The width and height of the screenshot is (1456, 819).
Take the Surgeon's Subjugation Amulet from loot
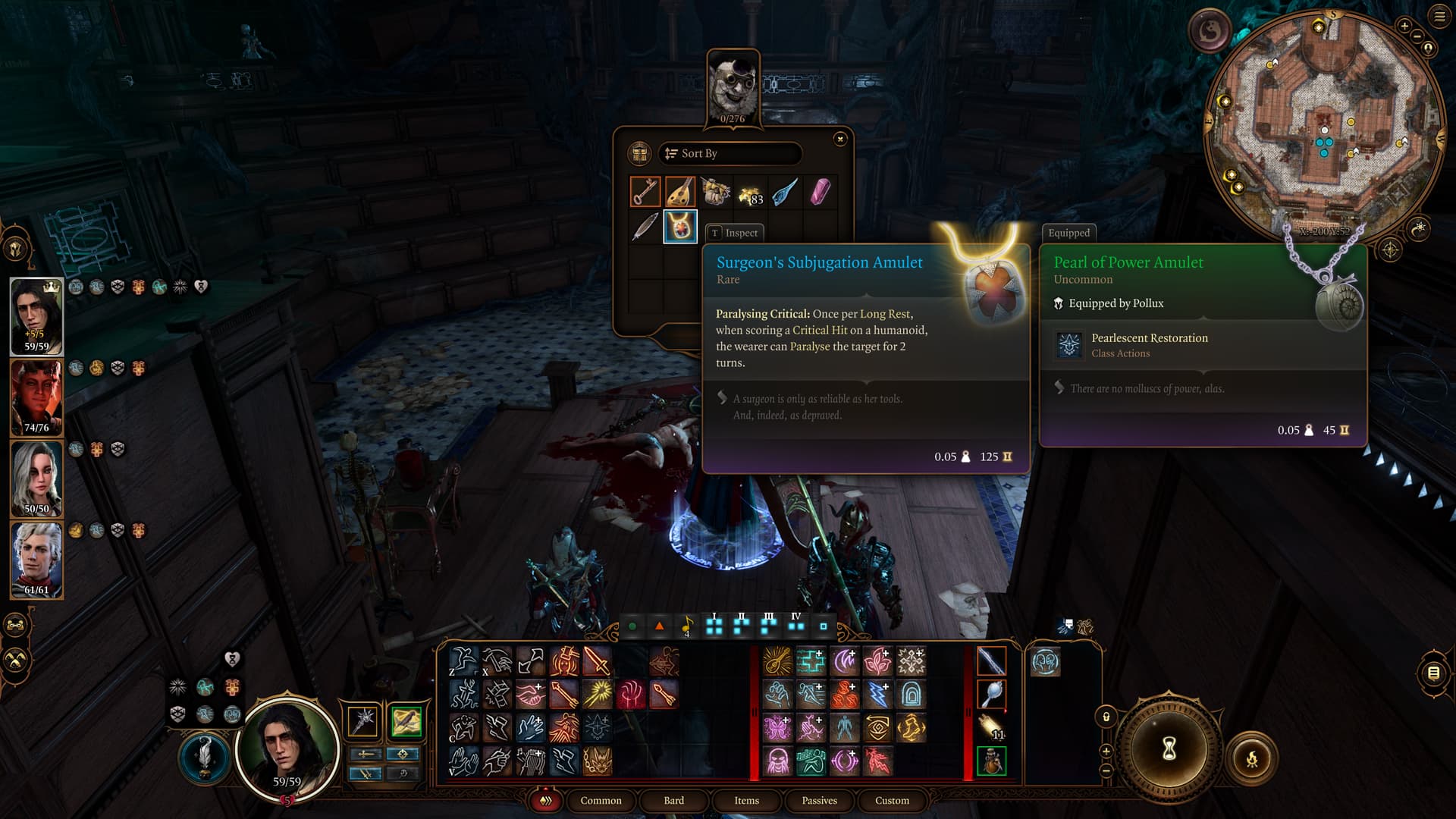tap(680, 227)
